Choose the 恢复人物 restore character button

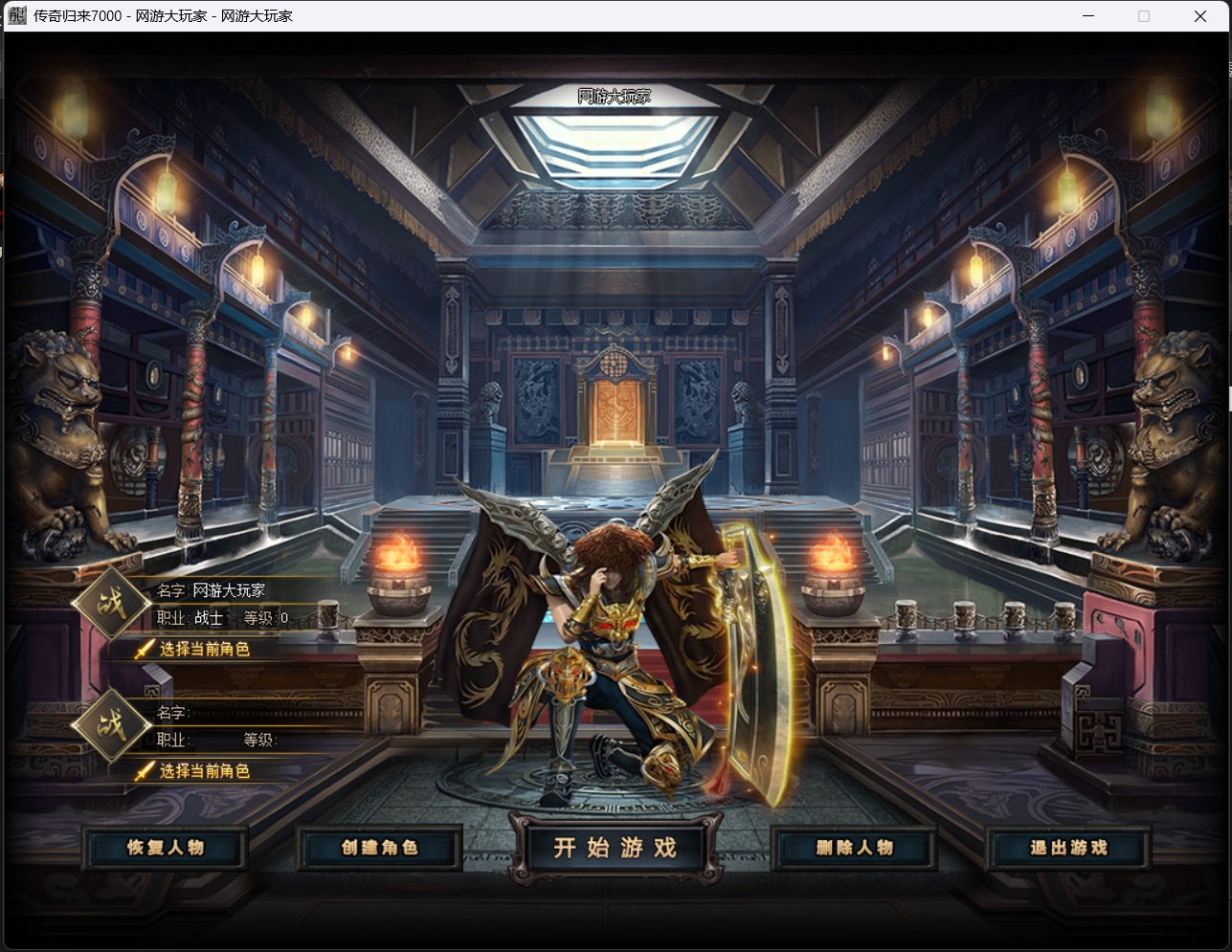pos(166,848)
